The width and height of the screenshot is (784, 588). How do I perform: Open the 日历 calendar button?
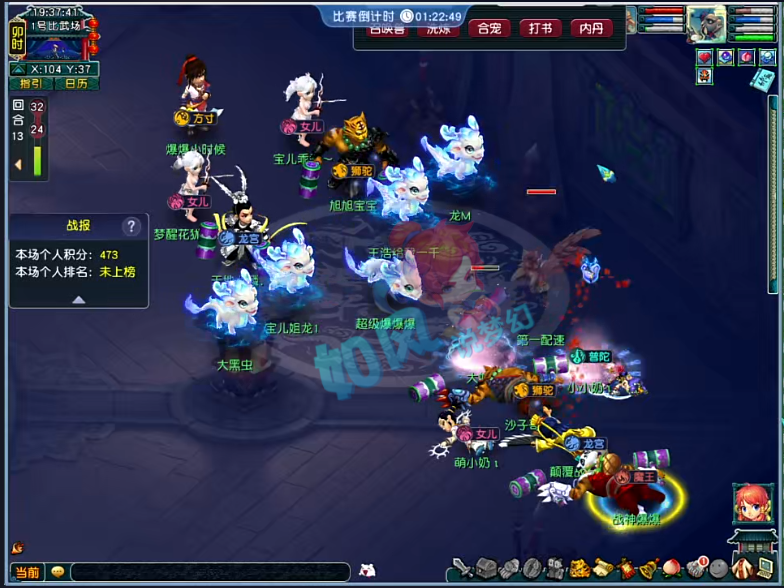(76, 84)
